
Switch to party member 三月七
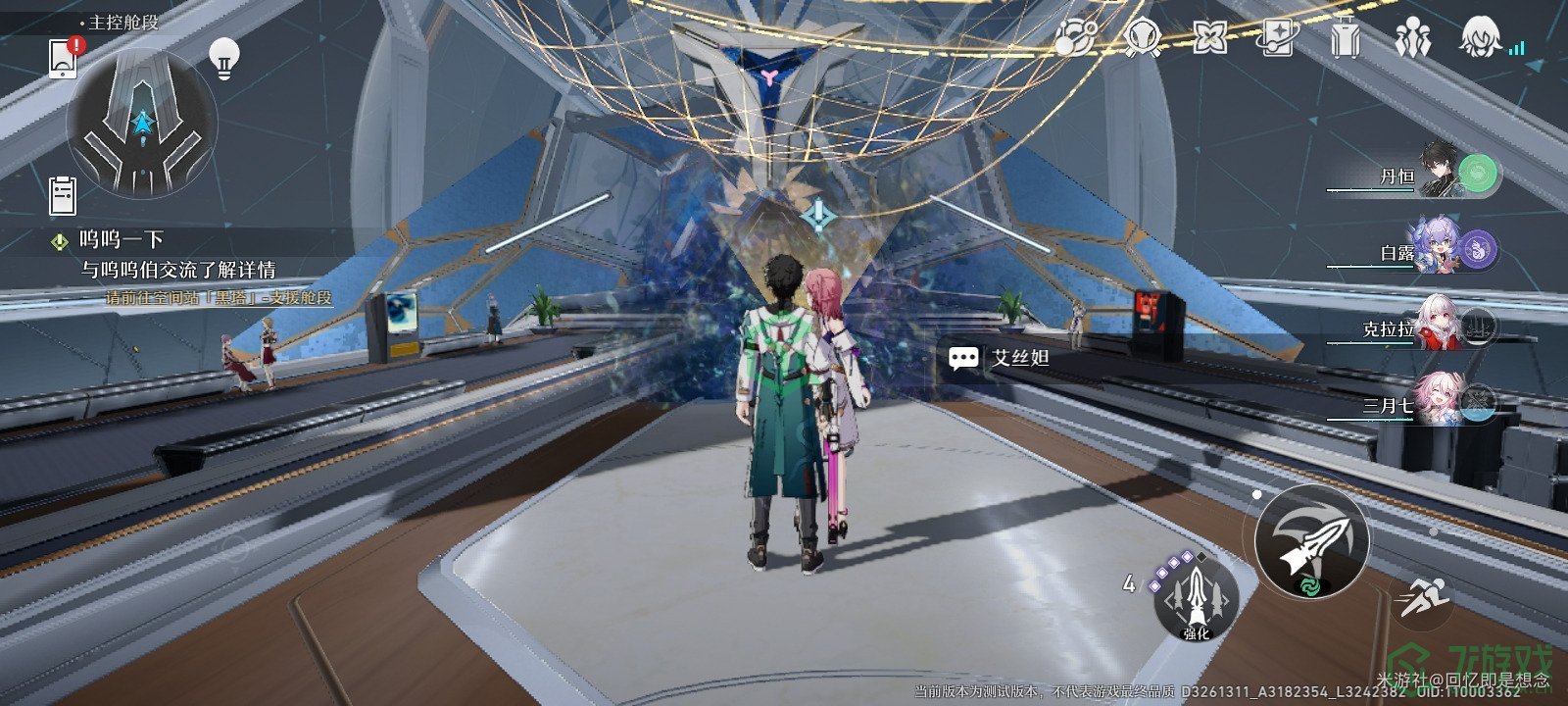tap(1441, 401)
